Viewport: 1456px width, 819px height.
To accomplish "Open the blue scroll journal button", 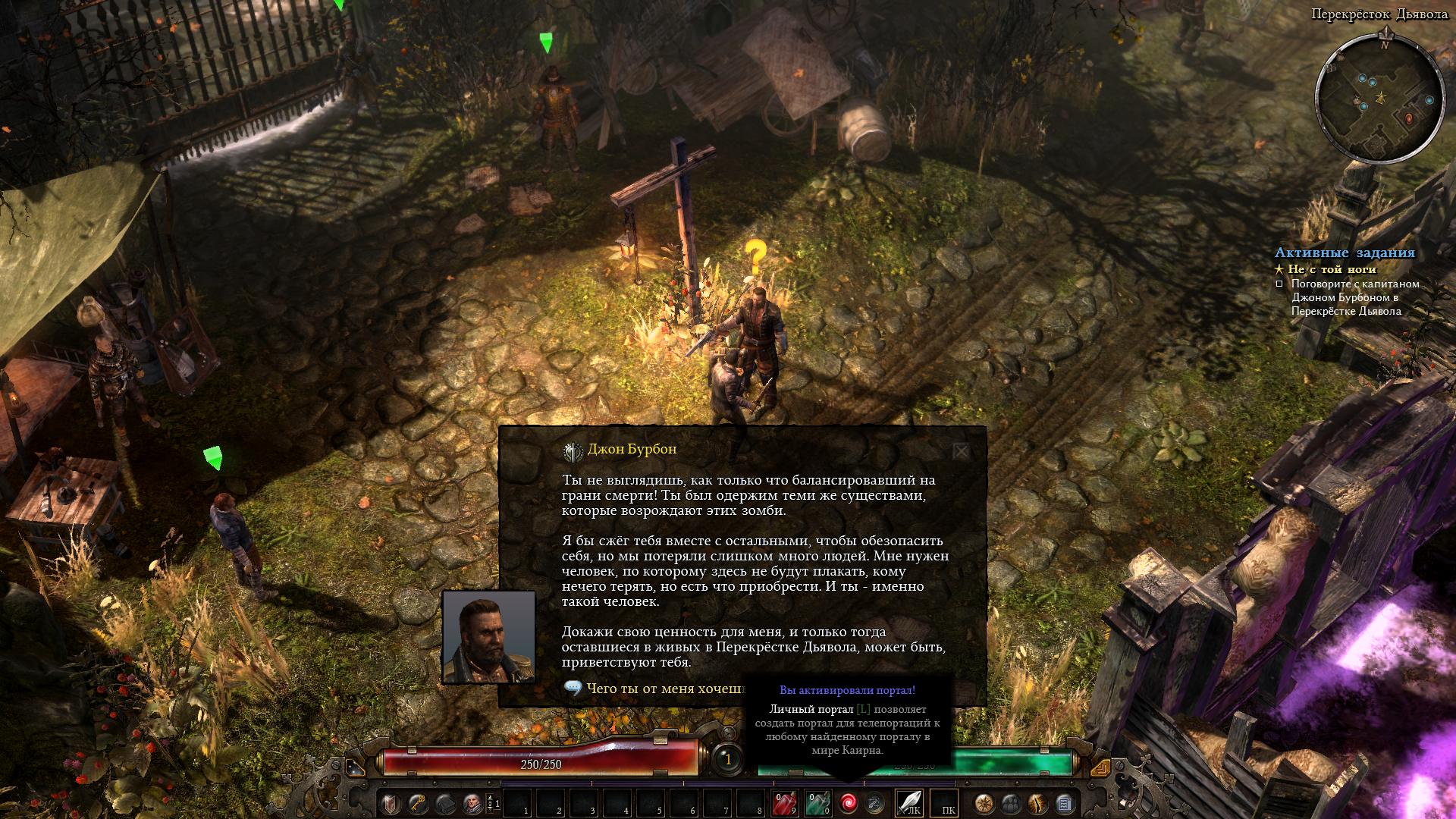I will tap(1063, 803).
